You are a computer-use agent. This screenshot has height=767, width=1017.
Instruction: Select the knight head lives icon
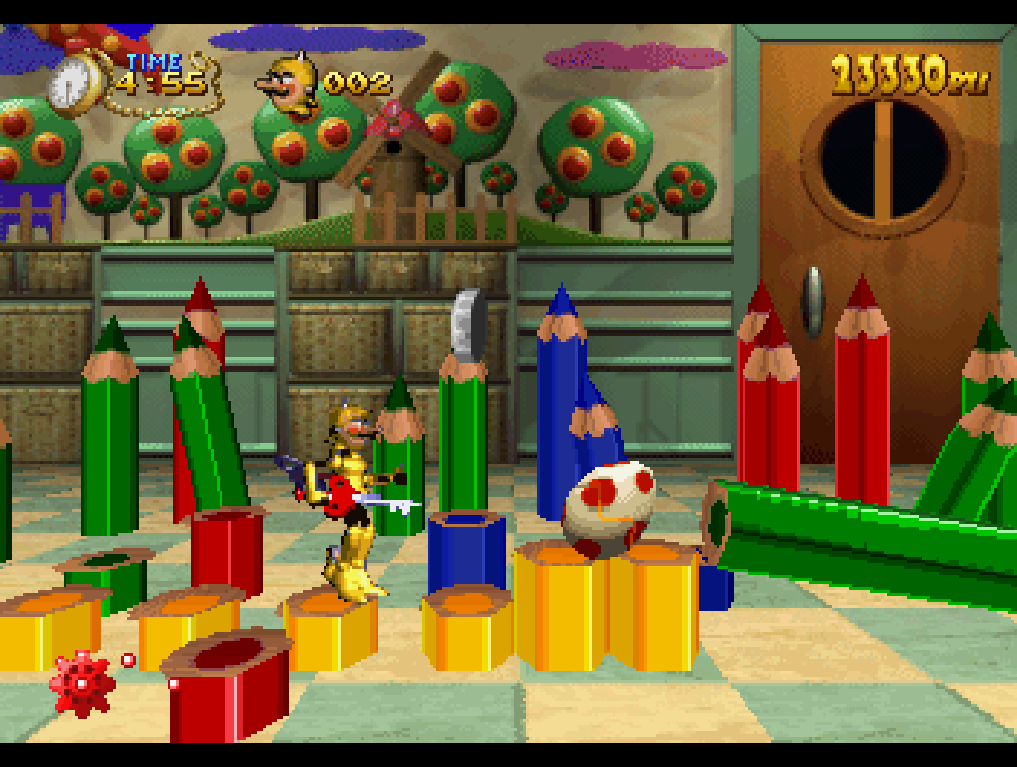[289, 84]
